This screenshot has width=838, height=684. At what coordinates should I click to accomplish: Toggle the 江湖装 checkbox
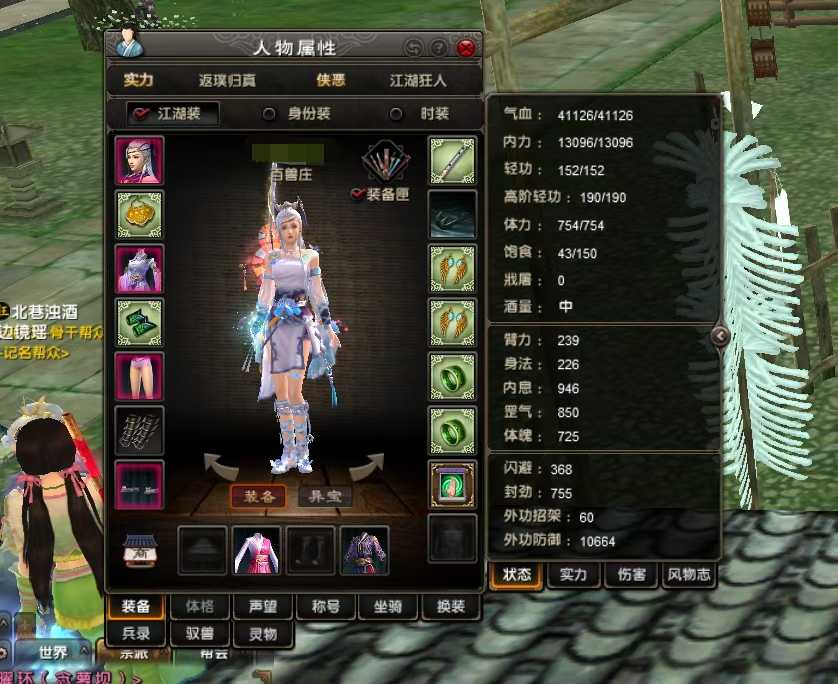coord(142,114)
